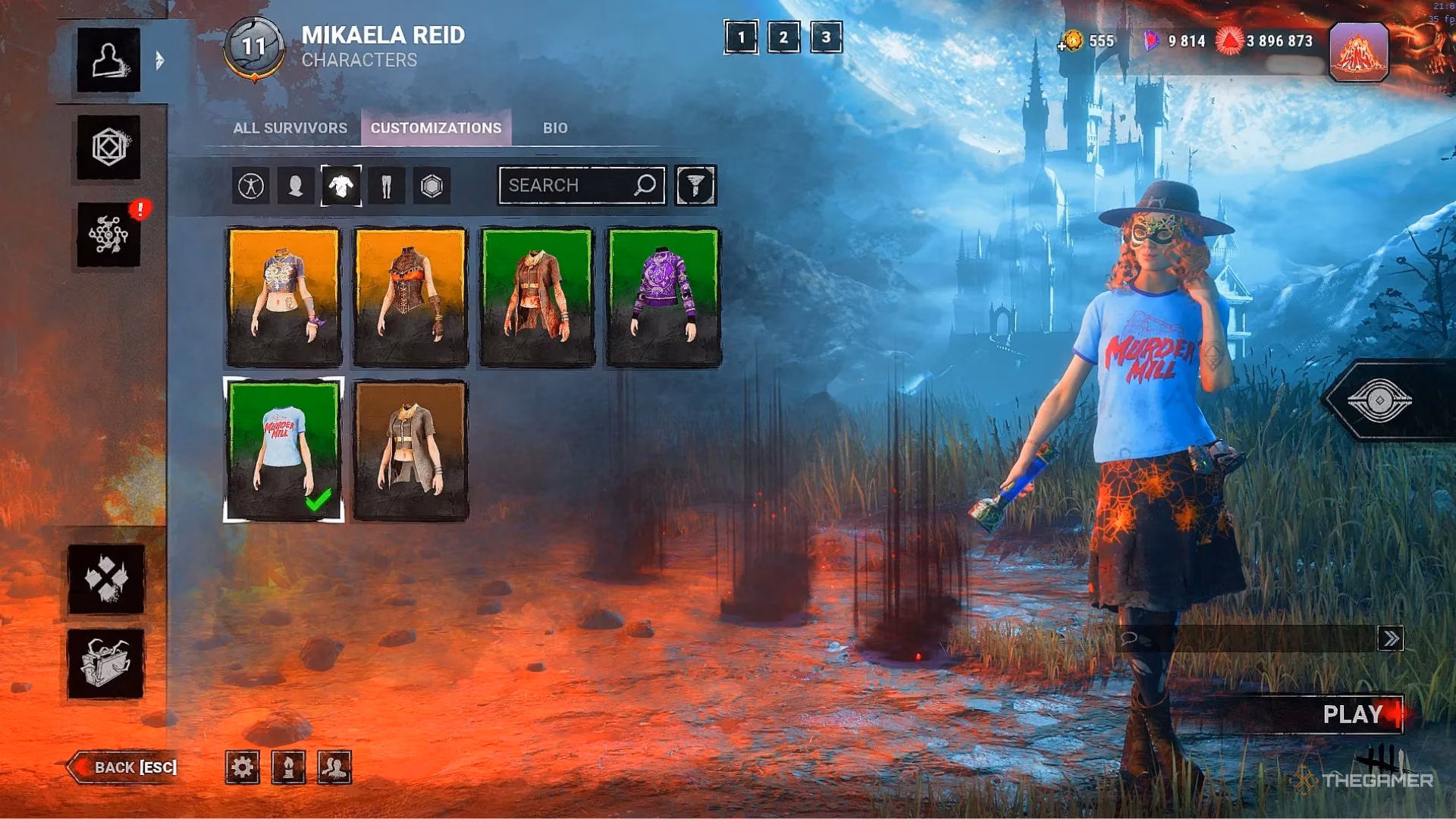Show the head cosmetics category

coord(296,186)
